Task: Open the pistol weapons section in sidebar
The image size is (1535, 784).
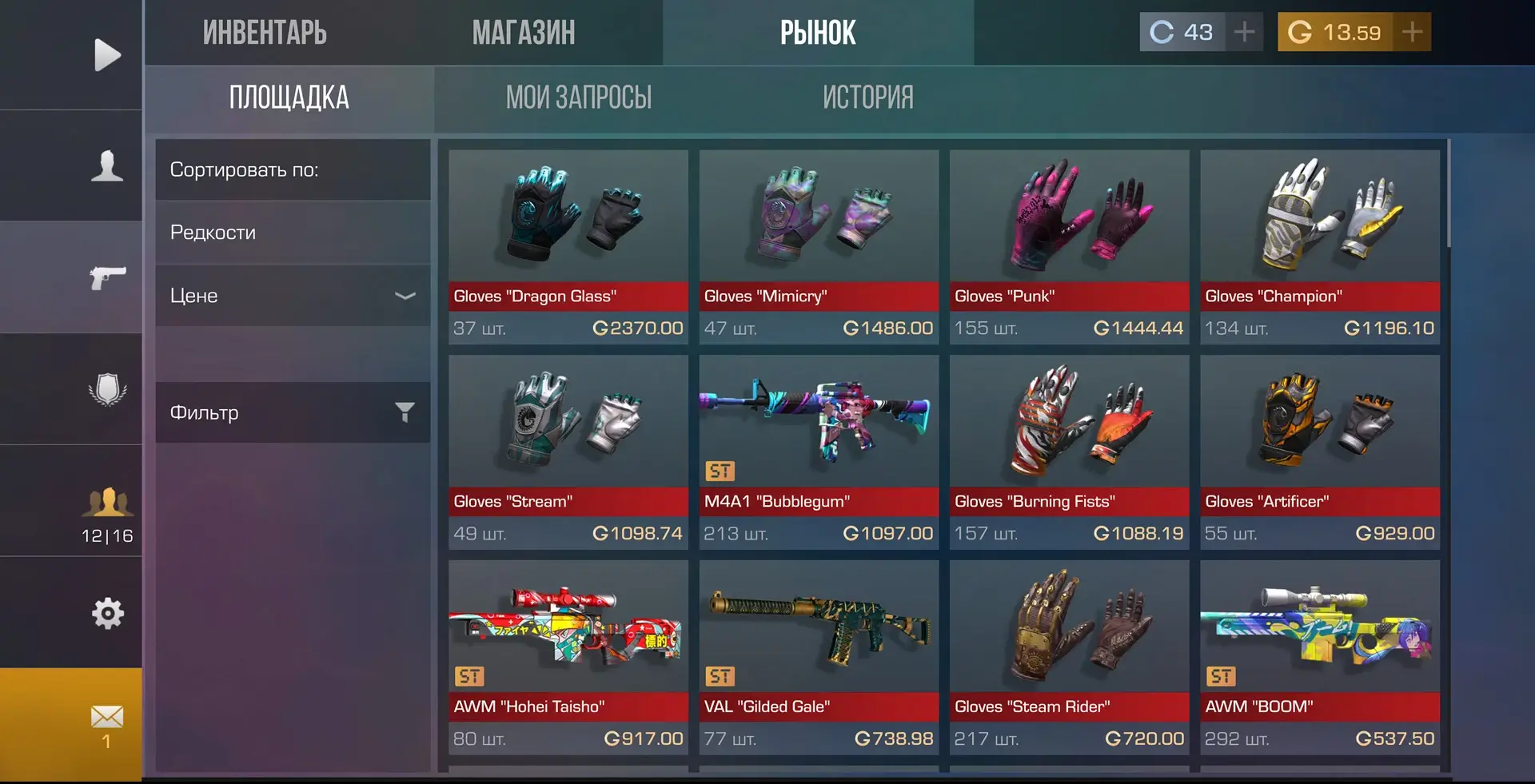Action: click(x=107, y=277)
